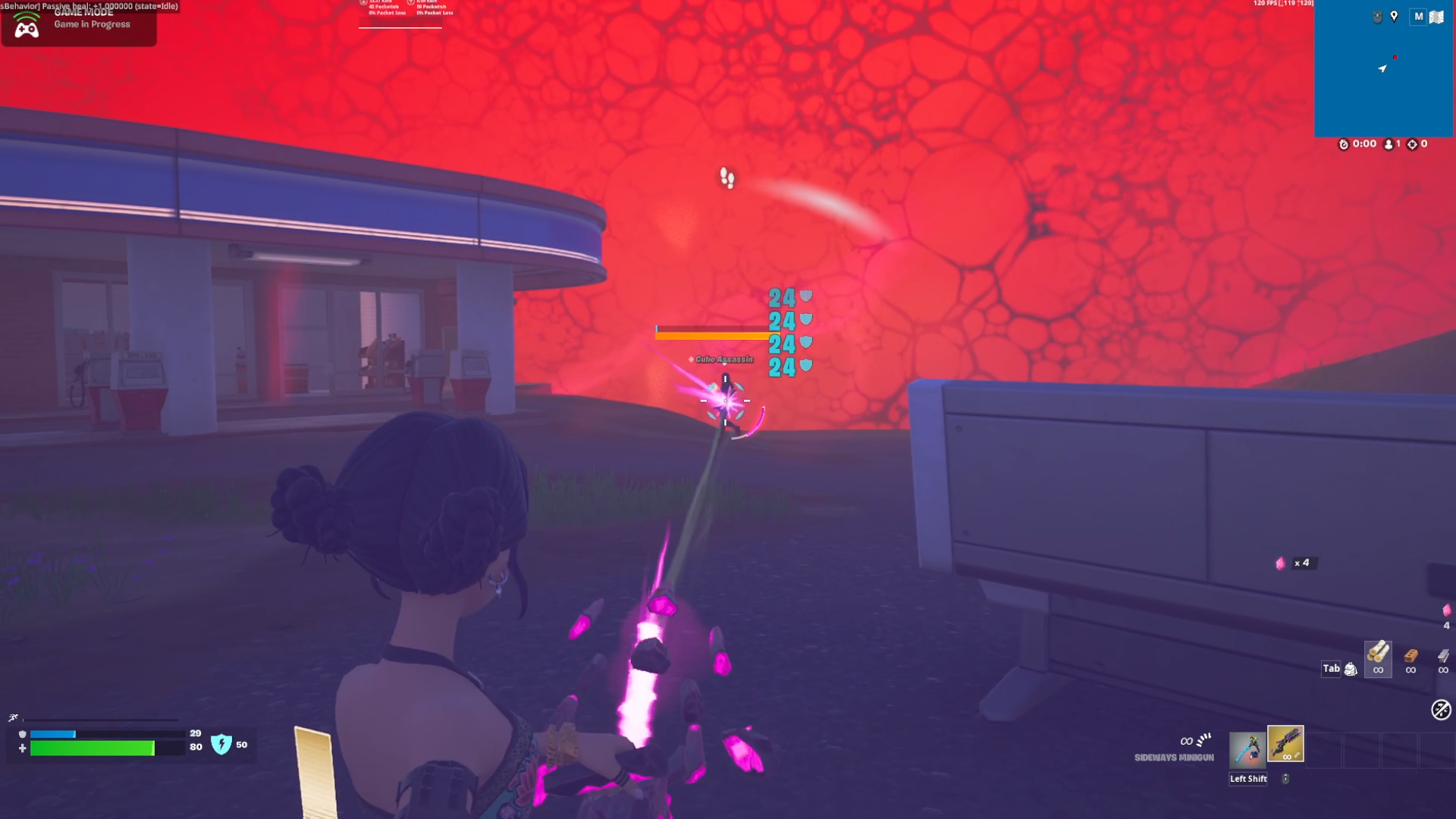Open the backpack icon beside the Tab keybind

(x=1351, y=670)
